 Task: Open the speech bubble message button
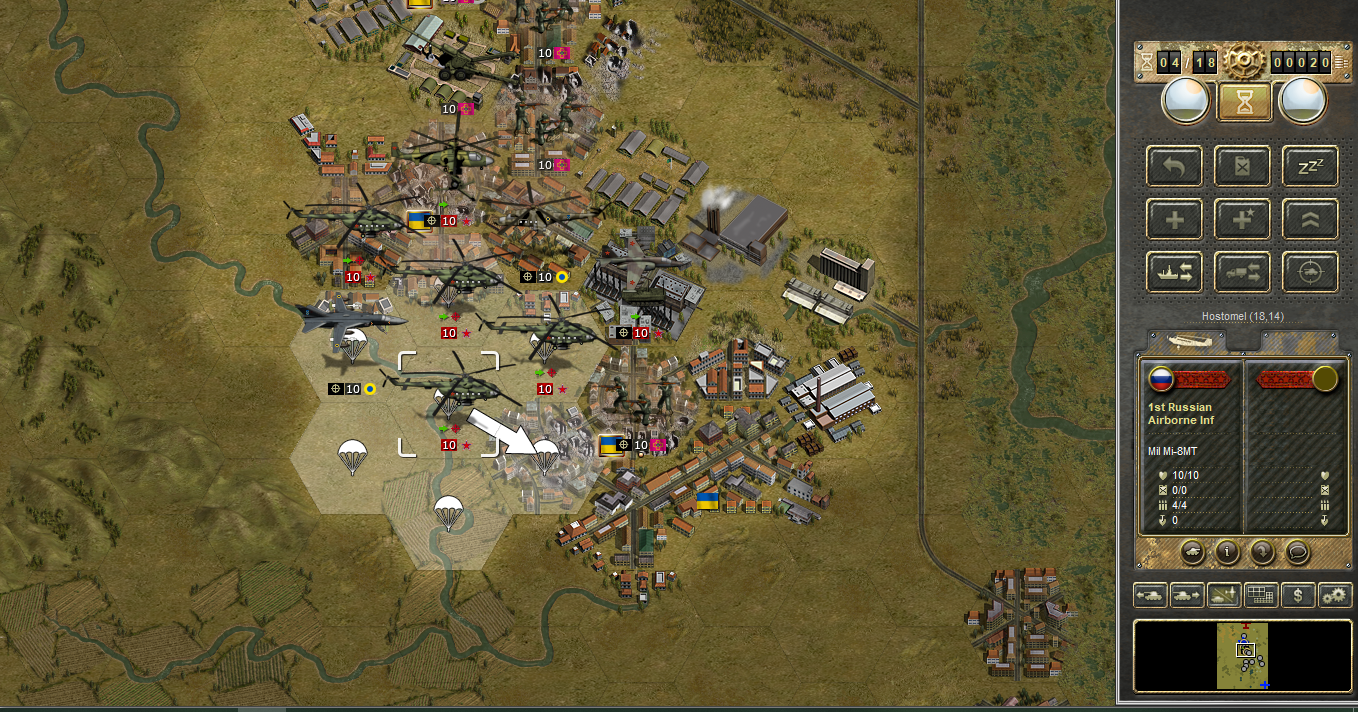tap(1297, 551)
